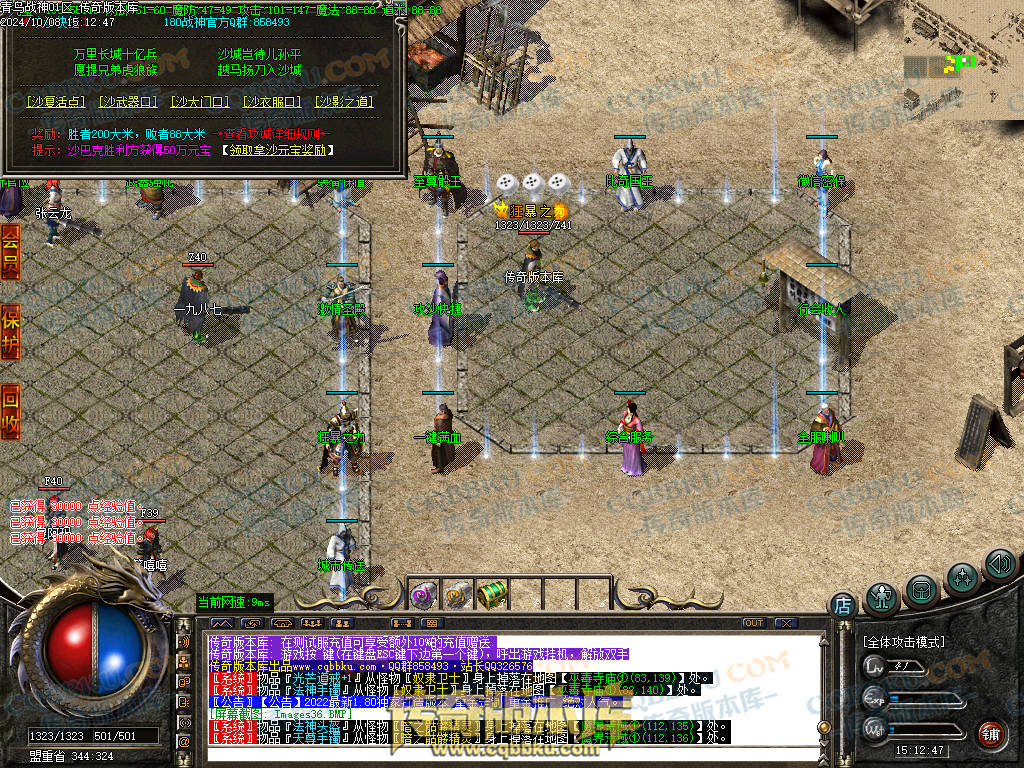Screen dimensions: 1024x768
Task: Open the bag inventory round button
Action: [x=922, y=588]
